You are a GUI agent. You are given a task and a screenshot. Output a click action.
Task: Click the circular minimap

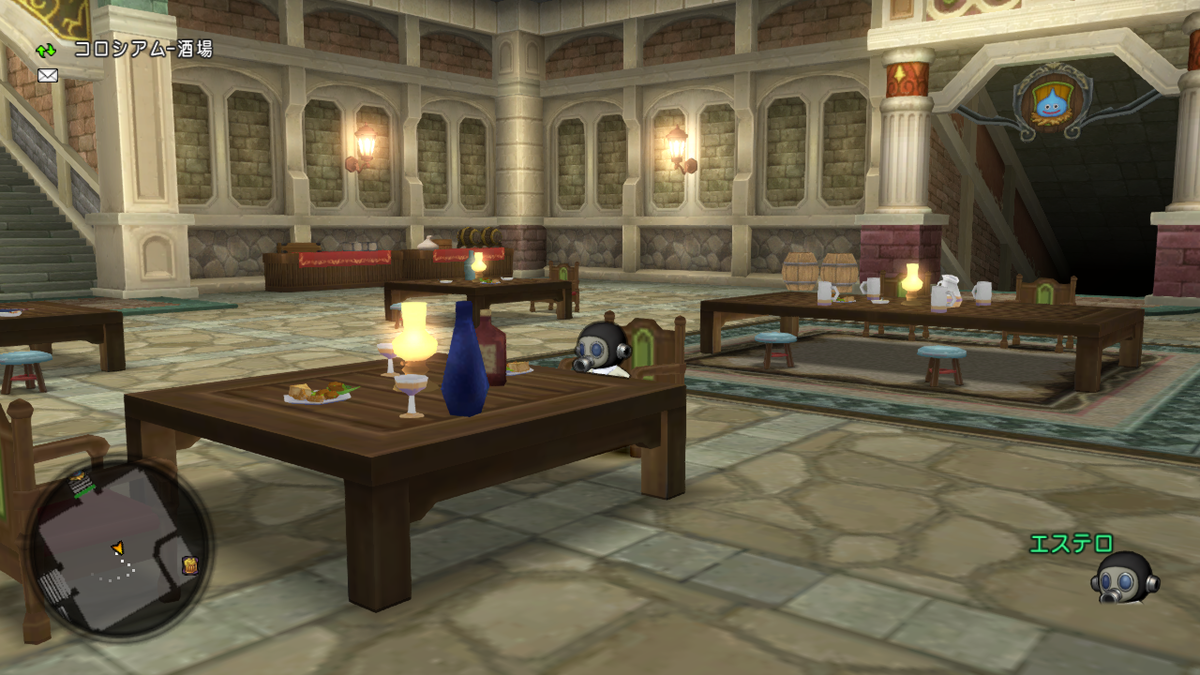(x=118, y=551)
